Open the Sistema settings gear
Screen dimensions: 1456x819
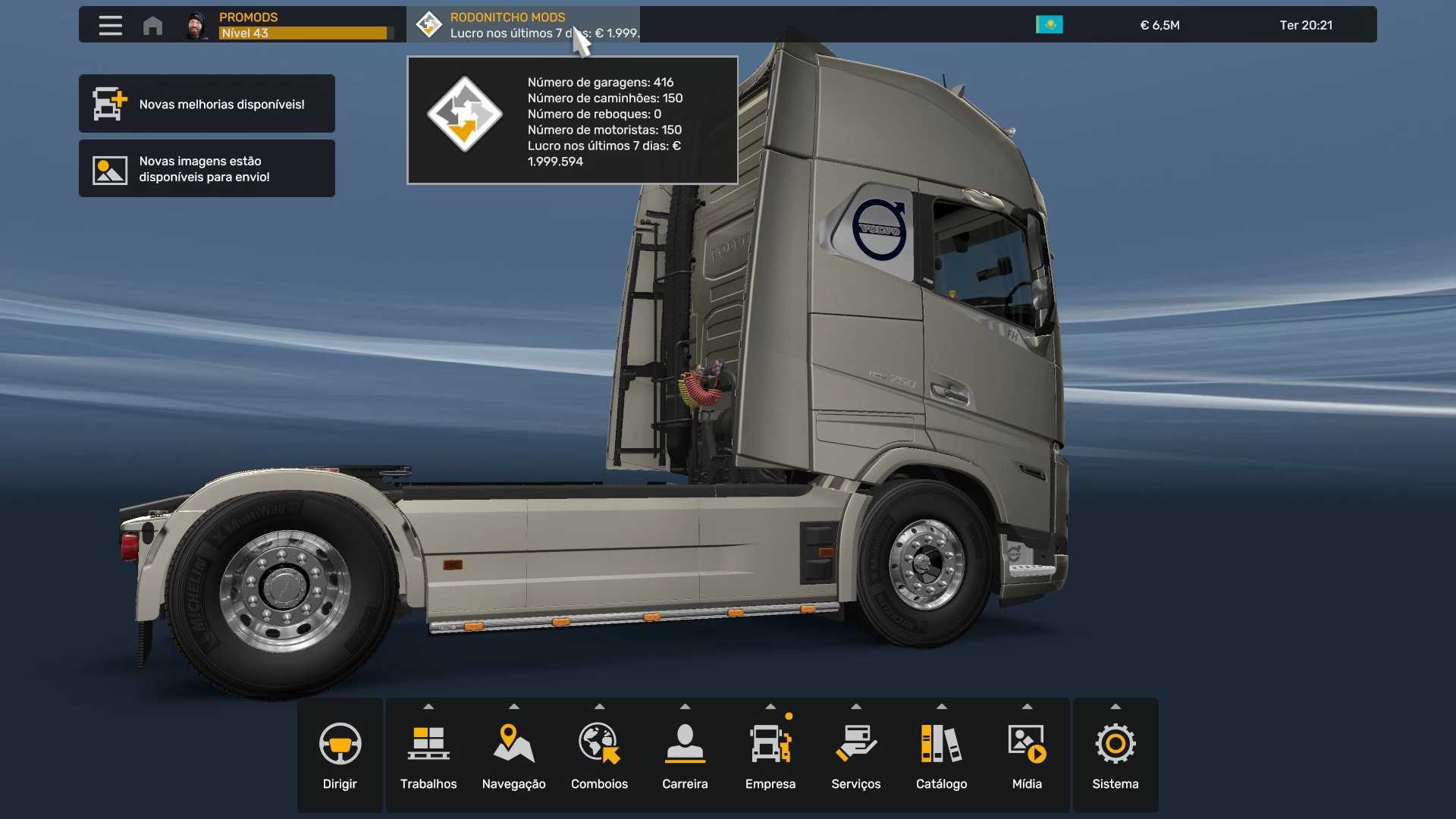pyautogui.click(x=1115, y=755)
